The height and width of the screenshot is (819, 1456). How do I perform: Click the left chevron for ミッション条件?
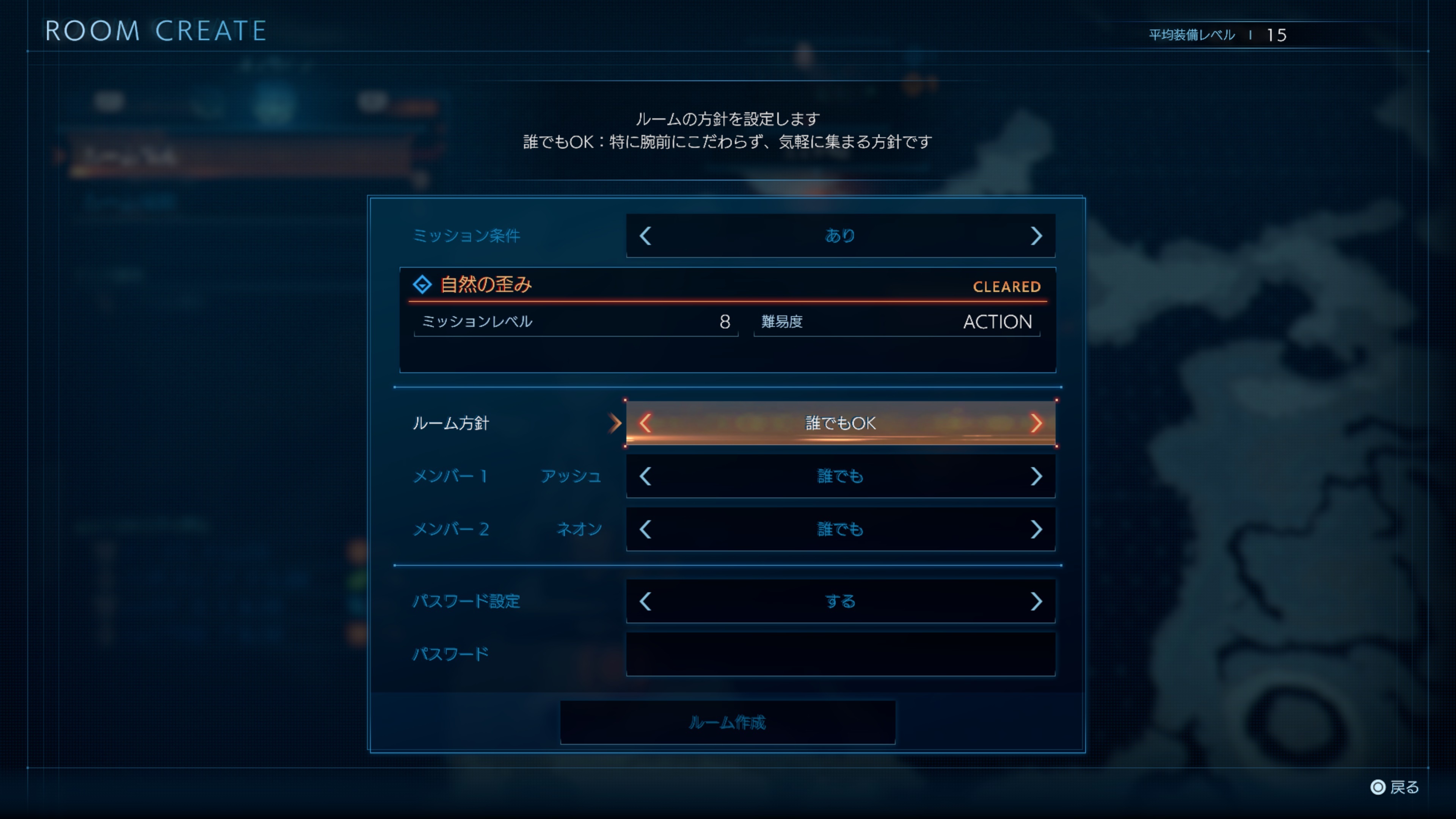pyautogui.click(x=646, y=236)
